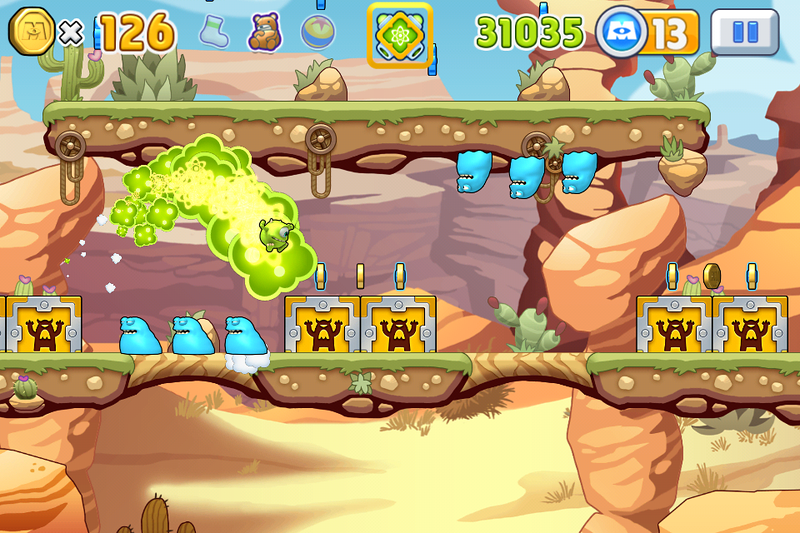Activate the green power-up icon

(400, 35)
